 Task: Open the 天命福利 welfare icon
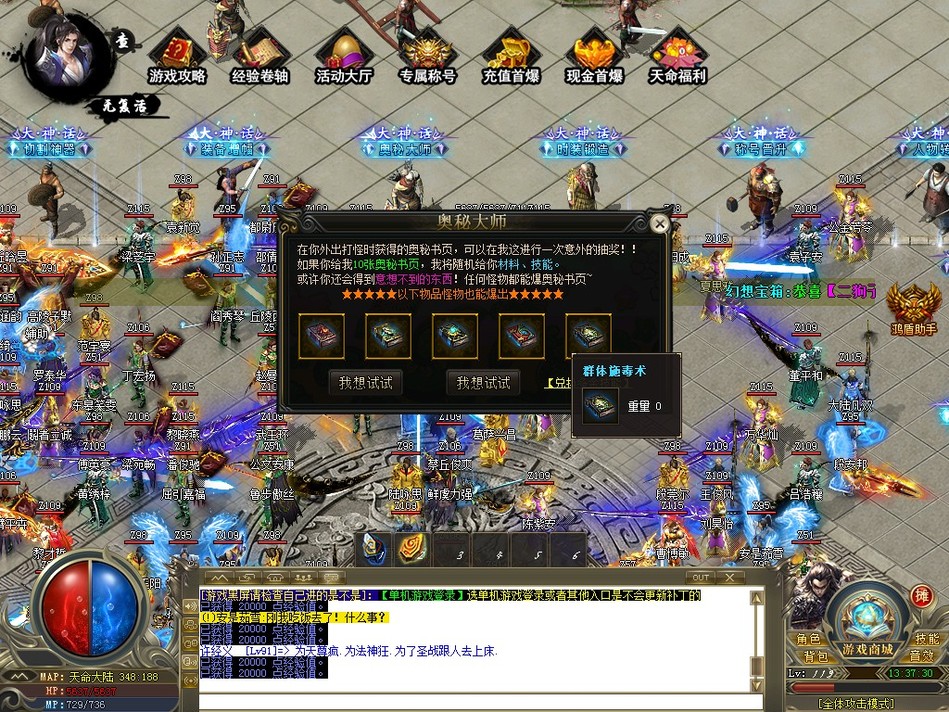pyautogui.click(x=678, y=56)
